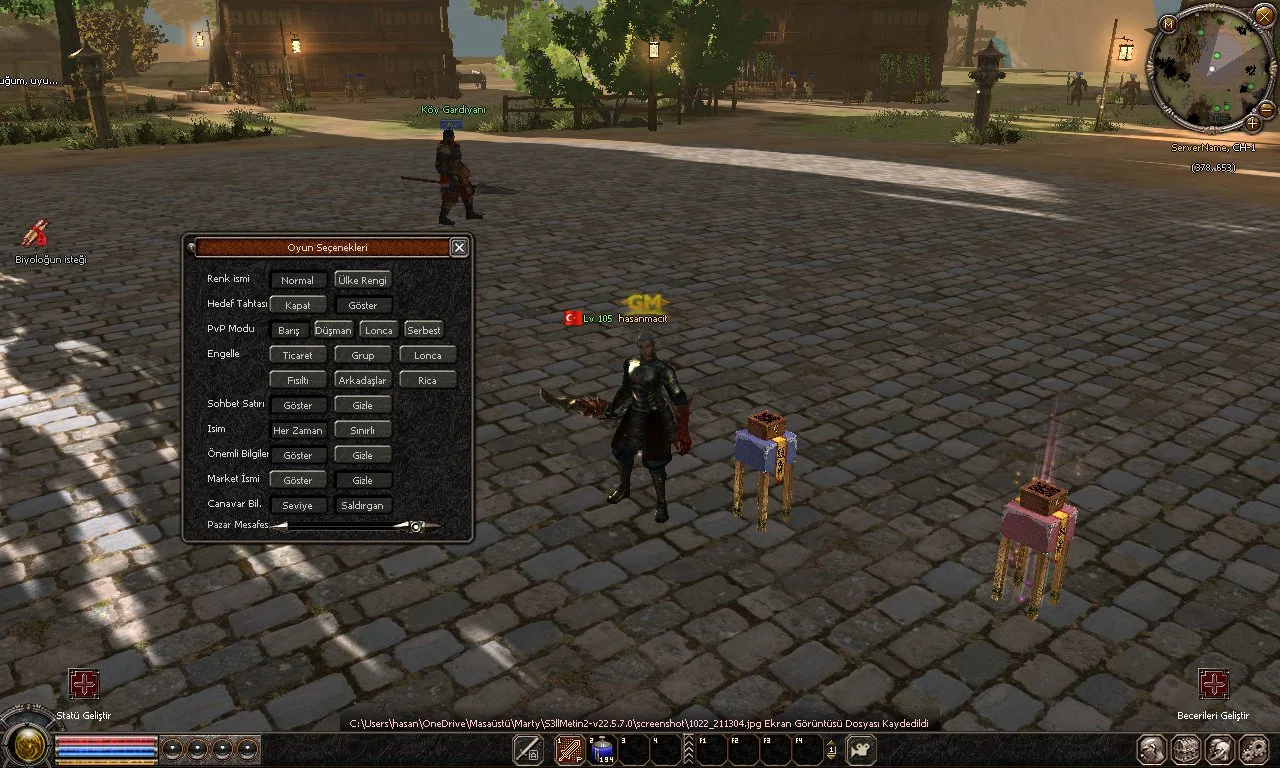The image size is (1280, 768).
Task: Set PvP Modu to Serbest
Action: [423, 330]
